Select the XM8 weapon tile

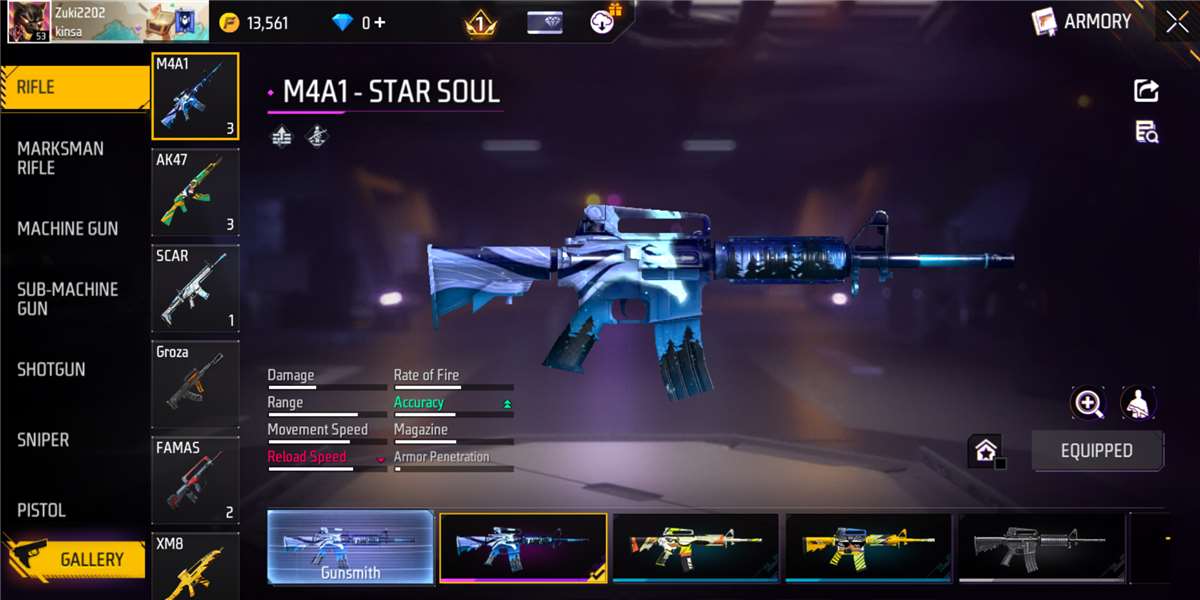[195, 567]
